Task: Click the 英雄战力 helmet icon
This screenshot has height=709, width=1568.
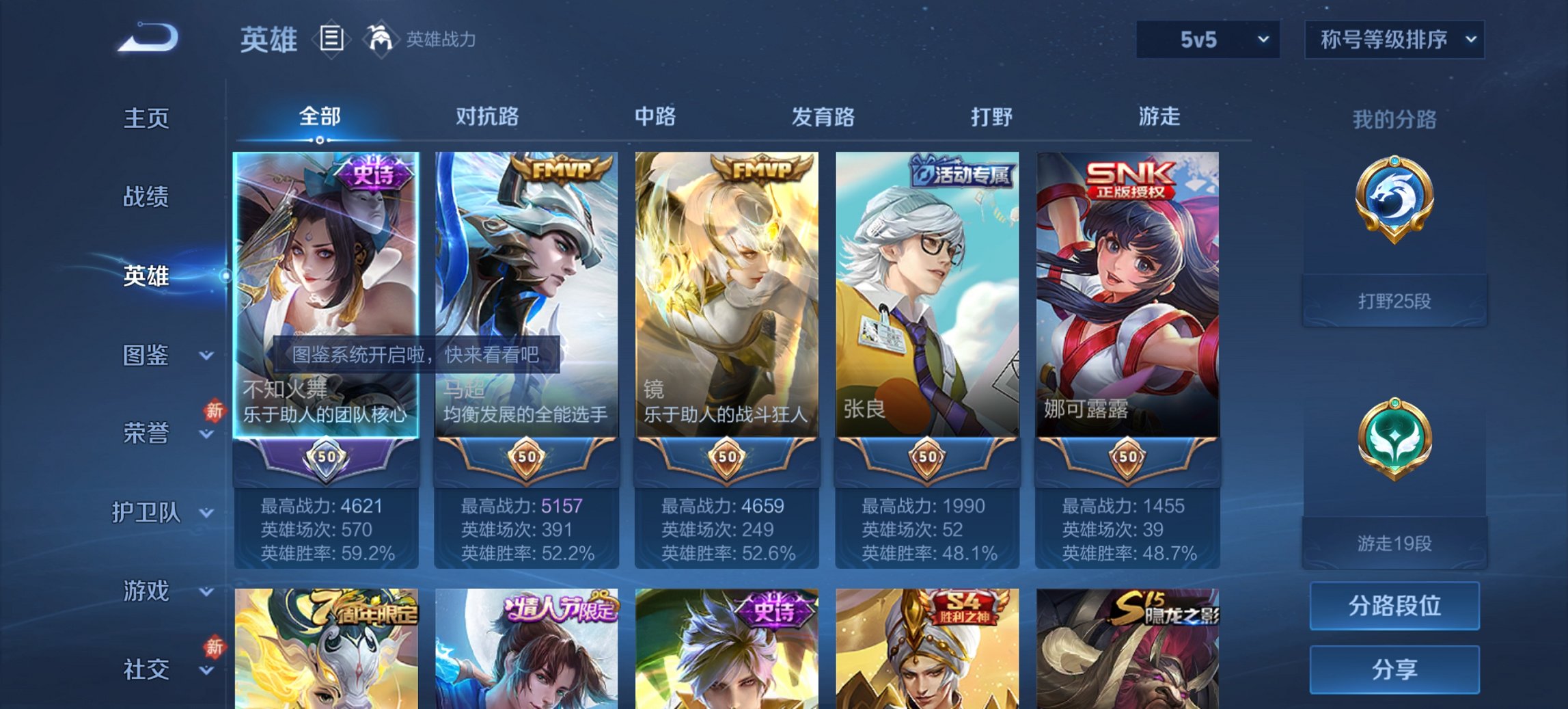Action: click(381, 40)
